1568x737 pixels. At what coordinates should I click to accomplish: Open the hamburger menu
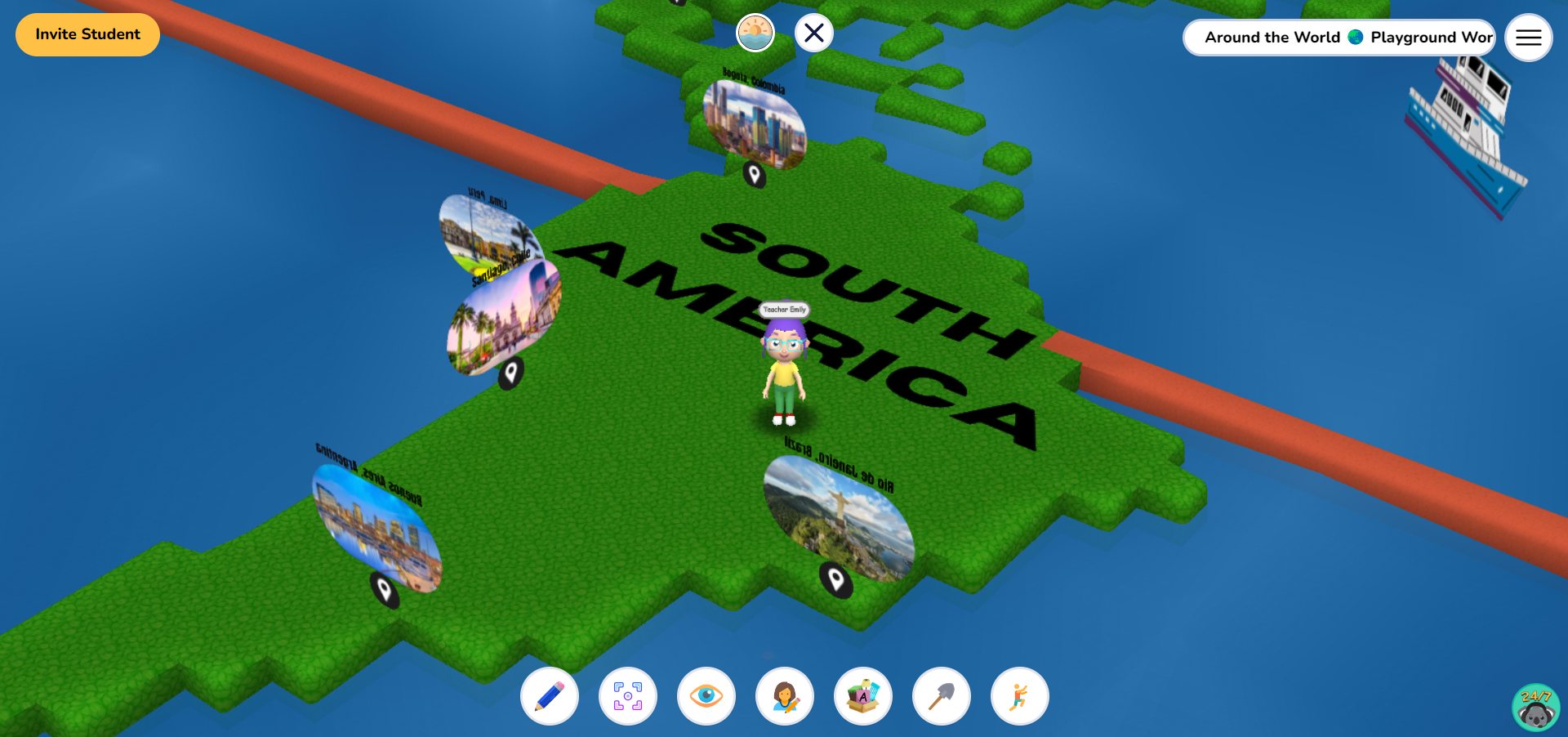point(1528,37)
